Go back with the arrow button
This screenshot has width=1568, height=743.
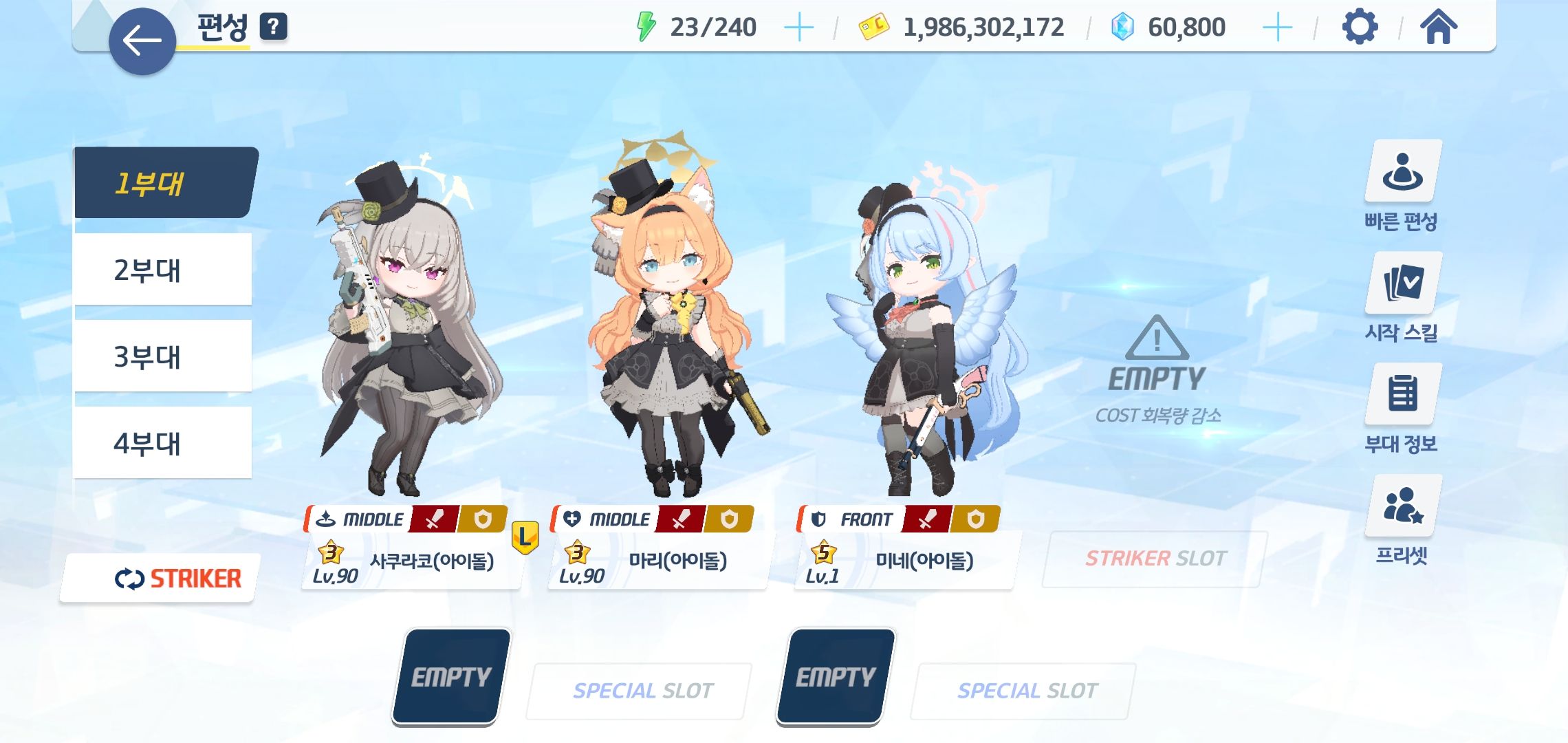[x=142, y=41]
